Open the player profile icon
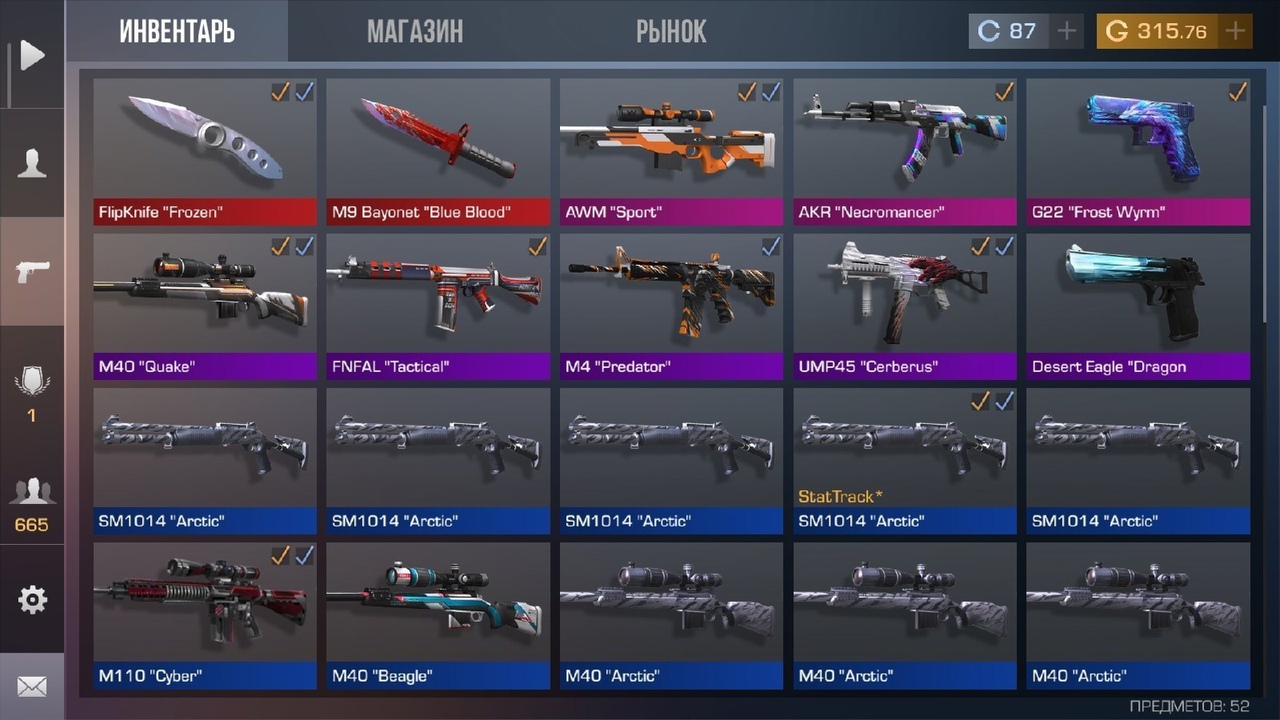Image resolution: width=1280 pixels, height=720 pixels. [32, 163]
